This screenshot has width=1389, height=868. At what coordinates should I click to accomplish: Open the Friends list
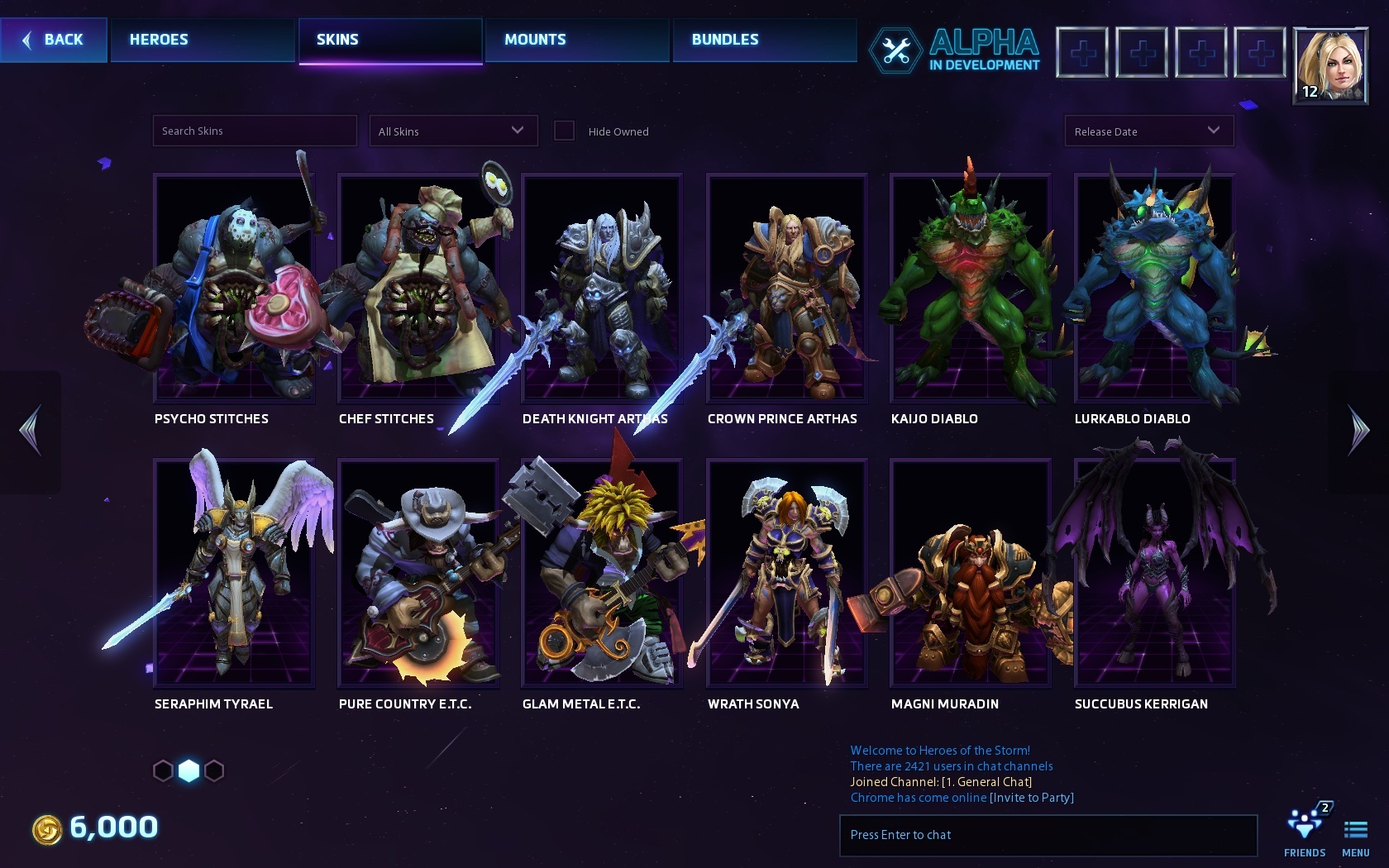[x=1305, y=832]
